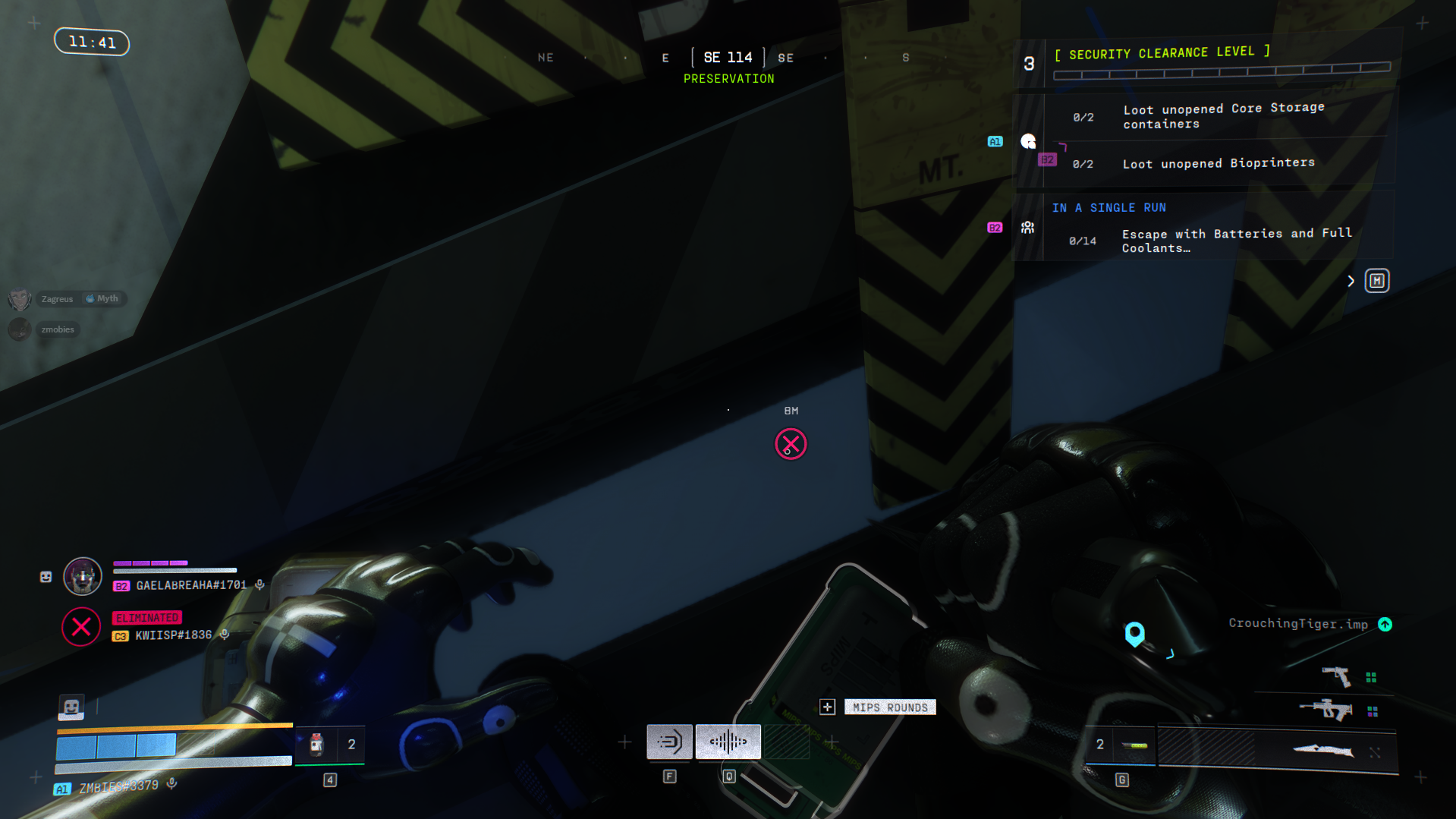Click the red X teammate-down marker at 8M
This screenshot has width=1456, height=819.
791,445
